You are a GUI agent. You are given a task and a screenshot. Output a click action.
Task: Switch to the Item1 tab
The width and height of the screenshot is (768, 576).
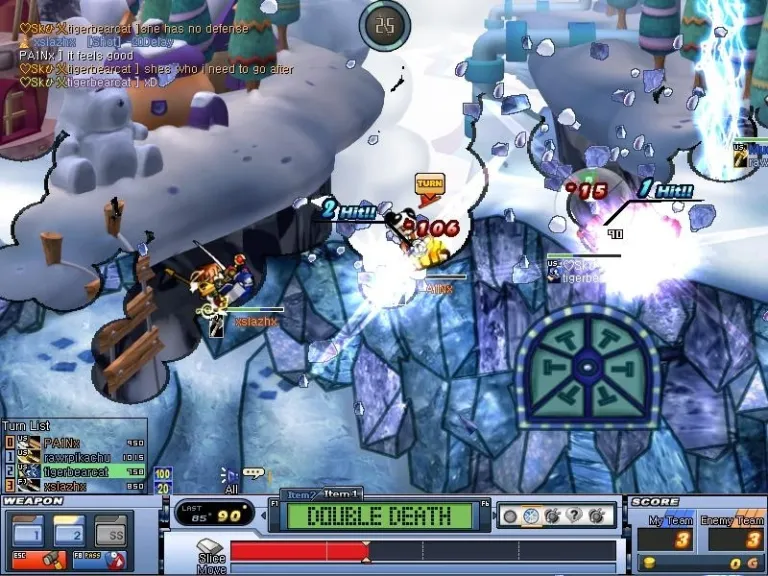343,494
